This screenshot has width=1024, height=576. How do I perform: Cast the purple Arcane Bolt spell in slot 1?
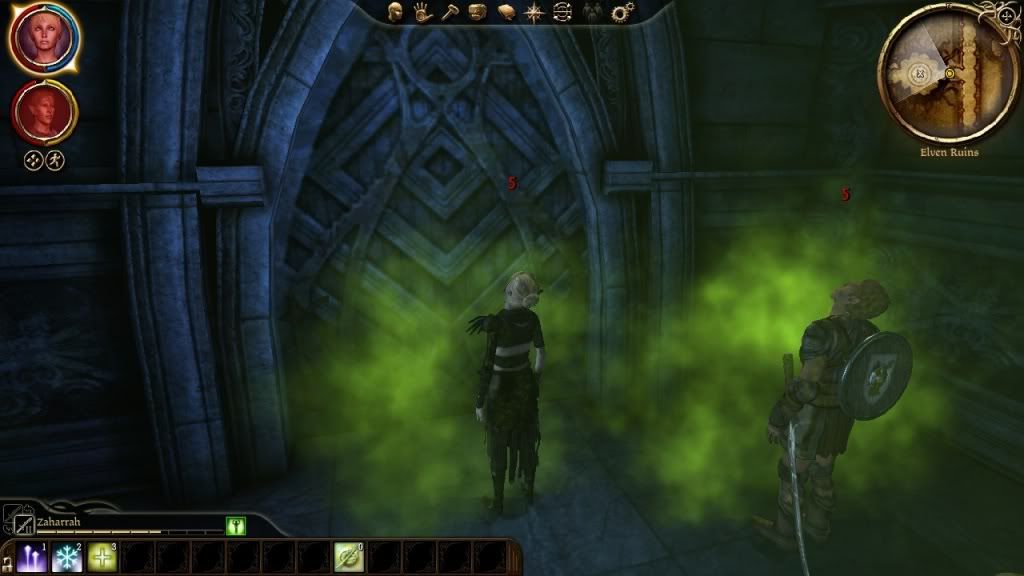32,558
